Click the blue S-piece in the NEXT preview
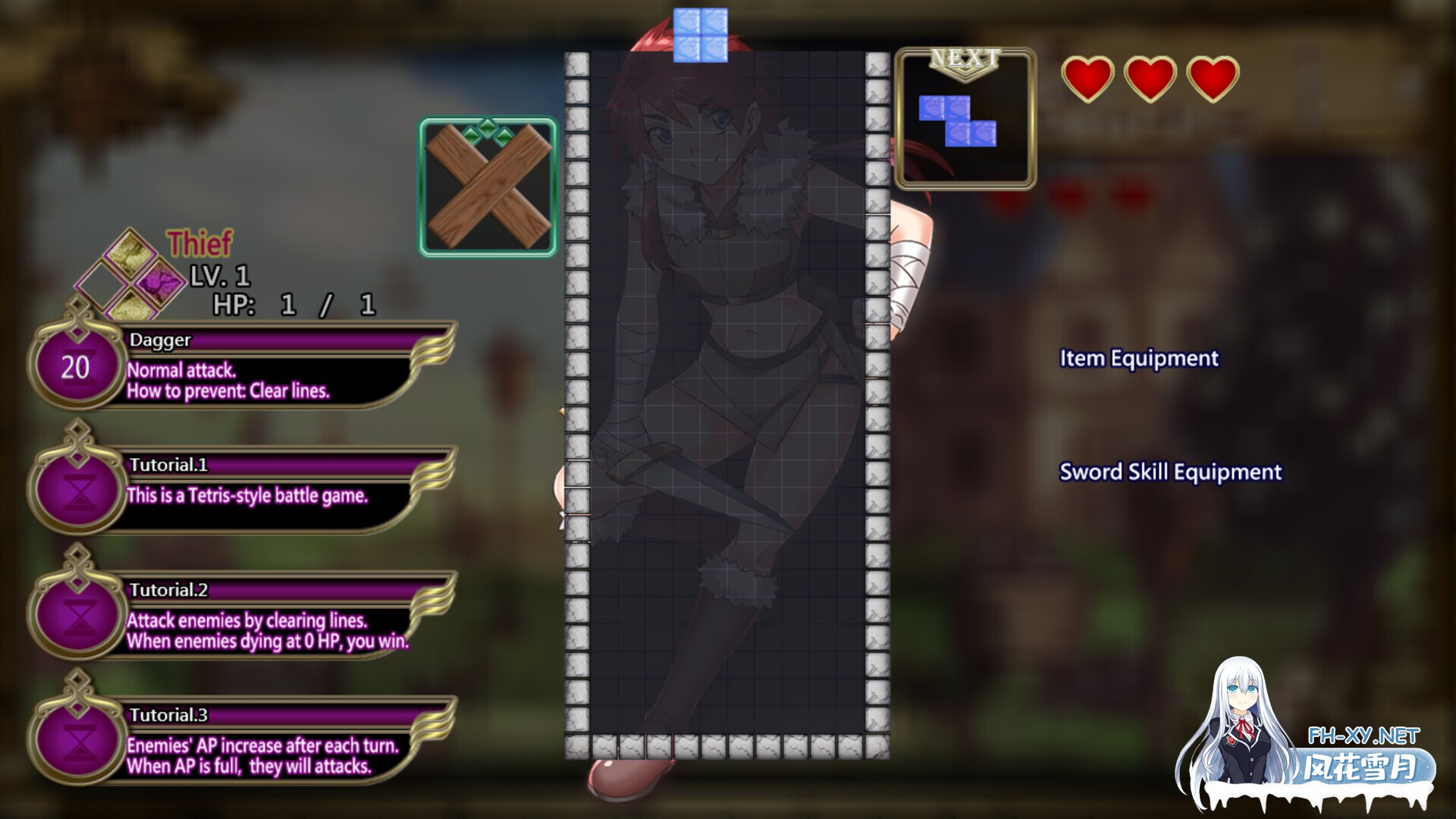Viewport: 1456px width, 819px height. (958, 121)
